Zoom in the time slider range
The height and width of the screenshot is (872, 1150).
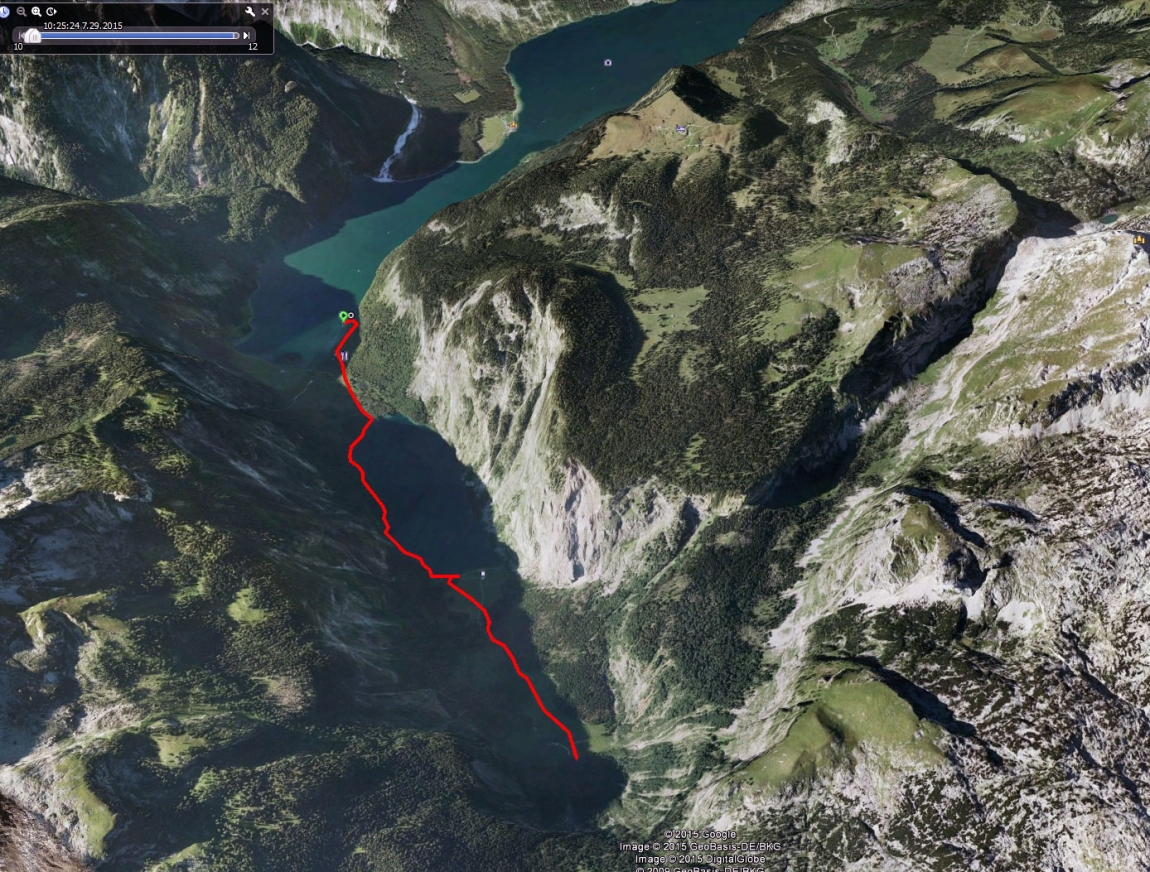pyautogui.click(x=36, y=11)
